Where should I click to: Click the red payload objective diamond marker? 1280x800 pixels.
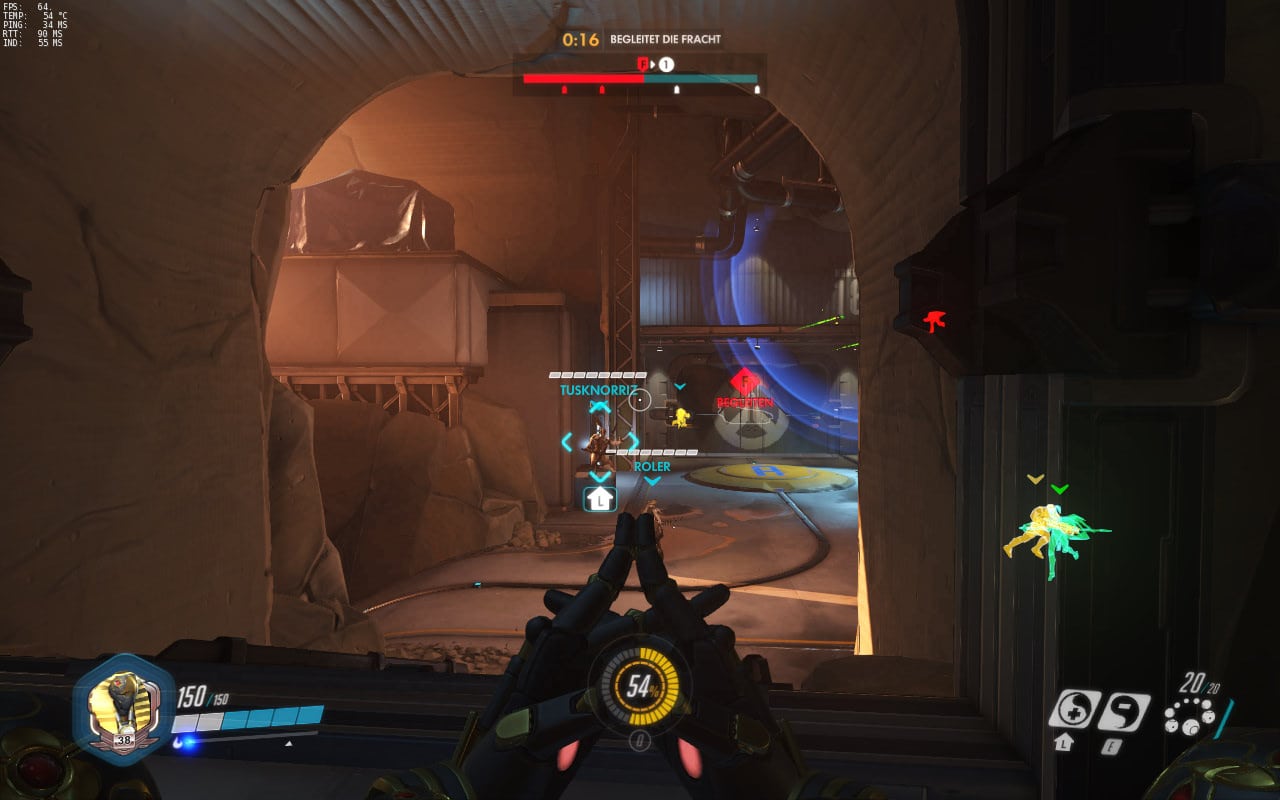click(x=745, y=381)
